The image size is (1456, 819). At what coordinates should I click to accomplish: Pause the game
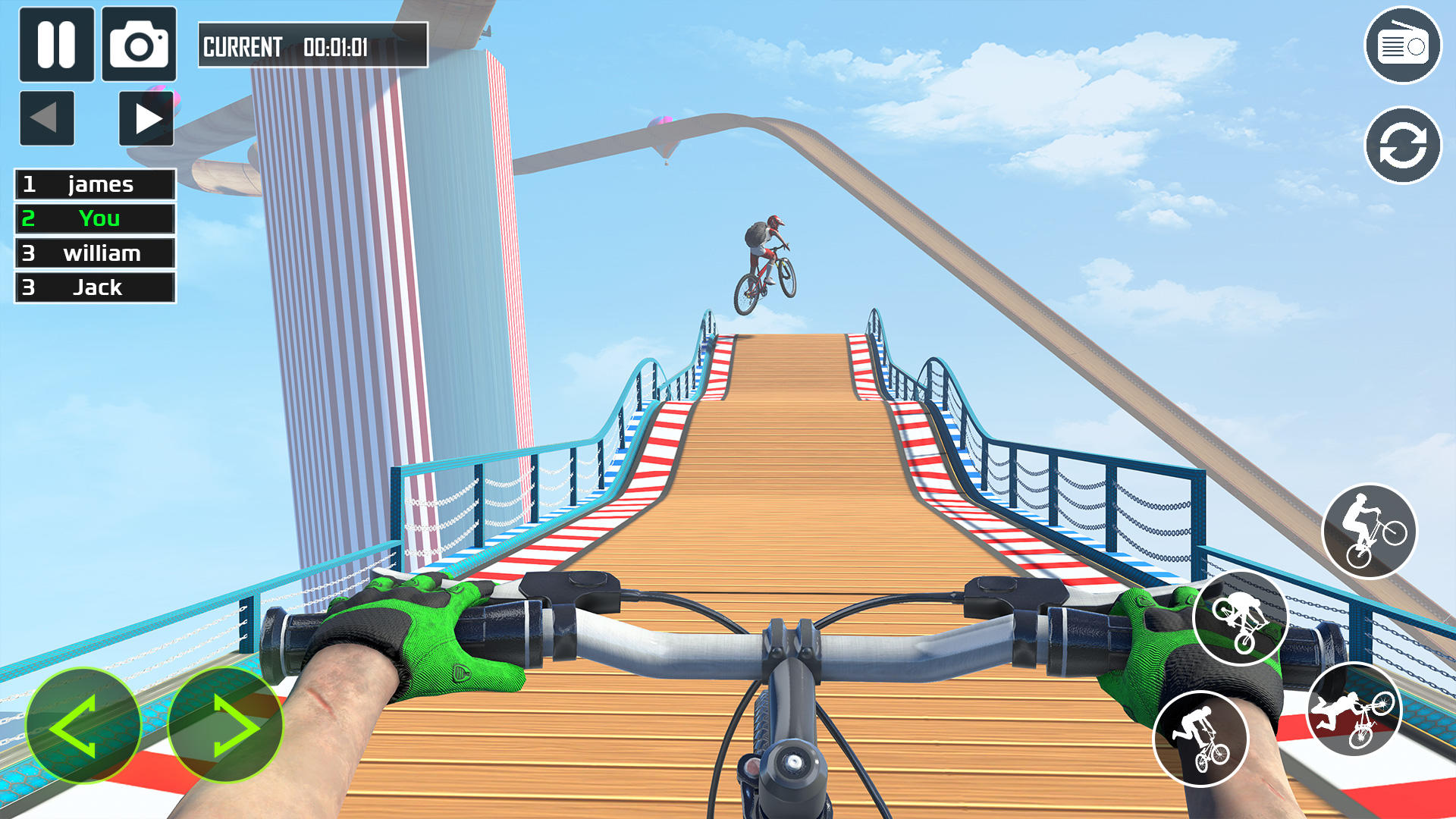tap(58, 45)
